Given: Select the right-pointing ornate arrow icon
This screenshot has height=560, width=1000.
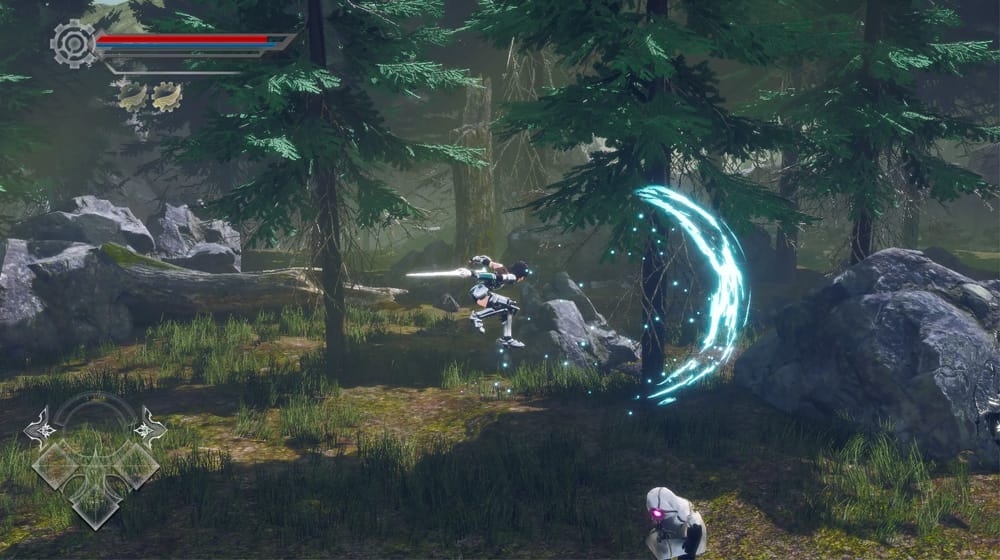Looking at the screenshot, I should coord(150,426).
